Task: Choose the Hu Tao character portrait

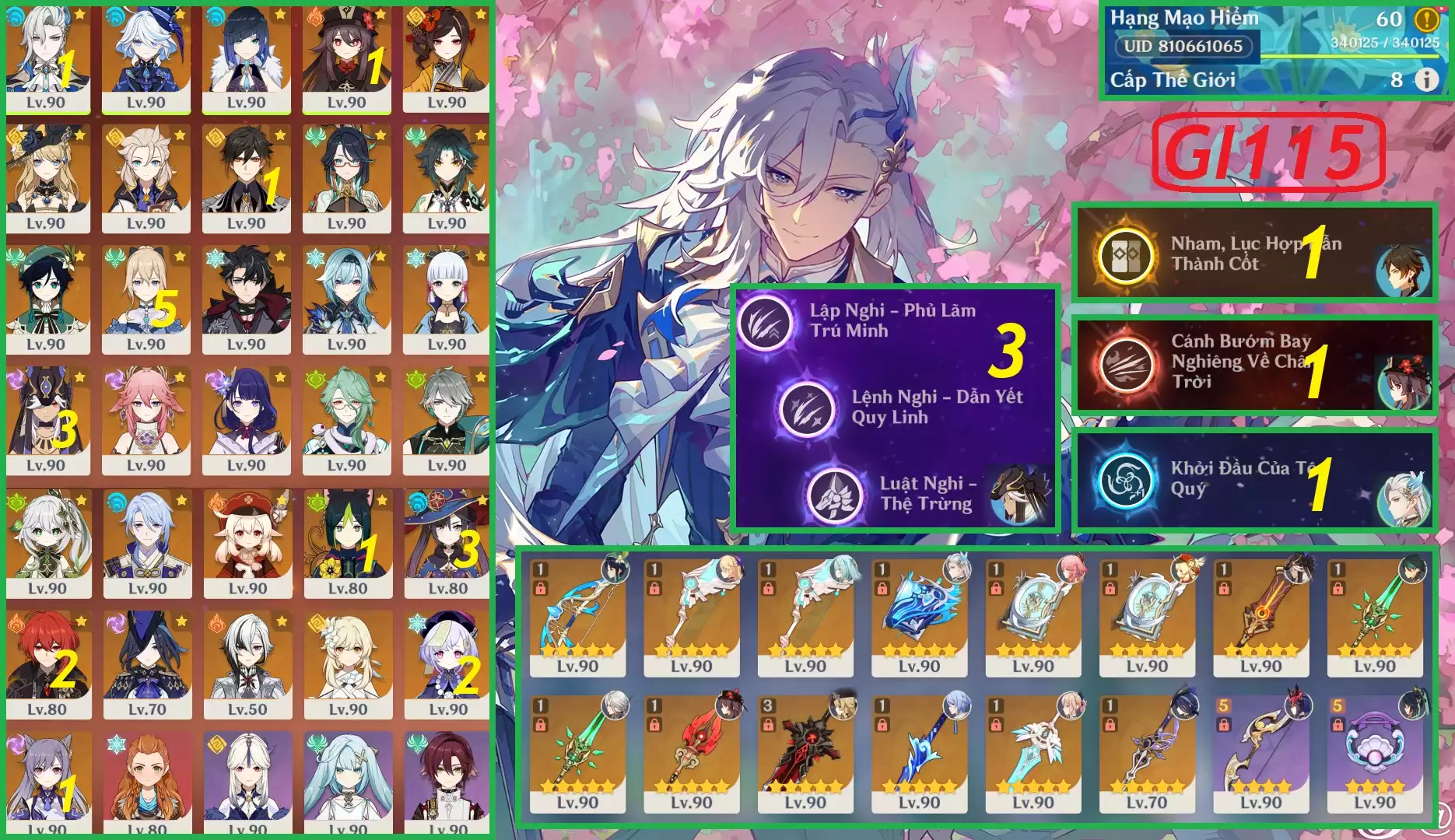Action: click(346, 58)
